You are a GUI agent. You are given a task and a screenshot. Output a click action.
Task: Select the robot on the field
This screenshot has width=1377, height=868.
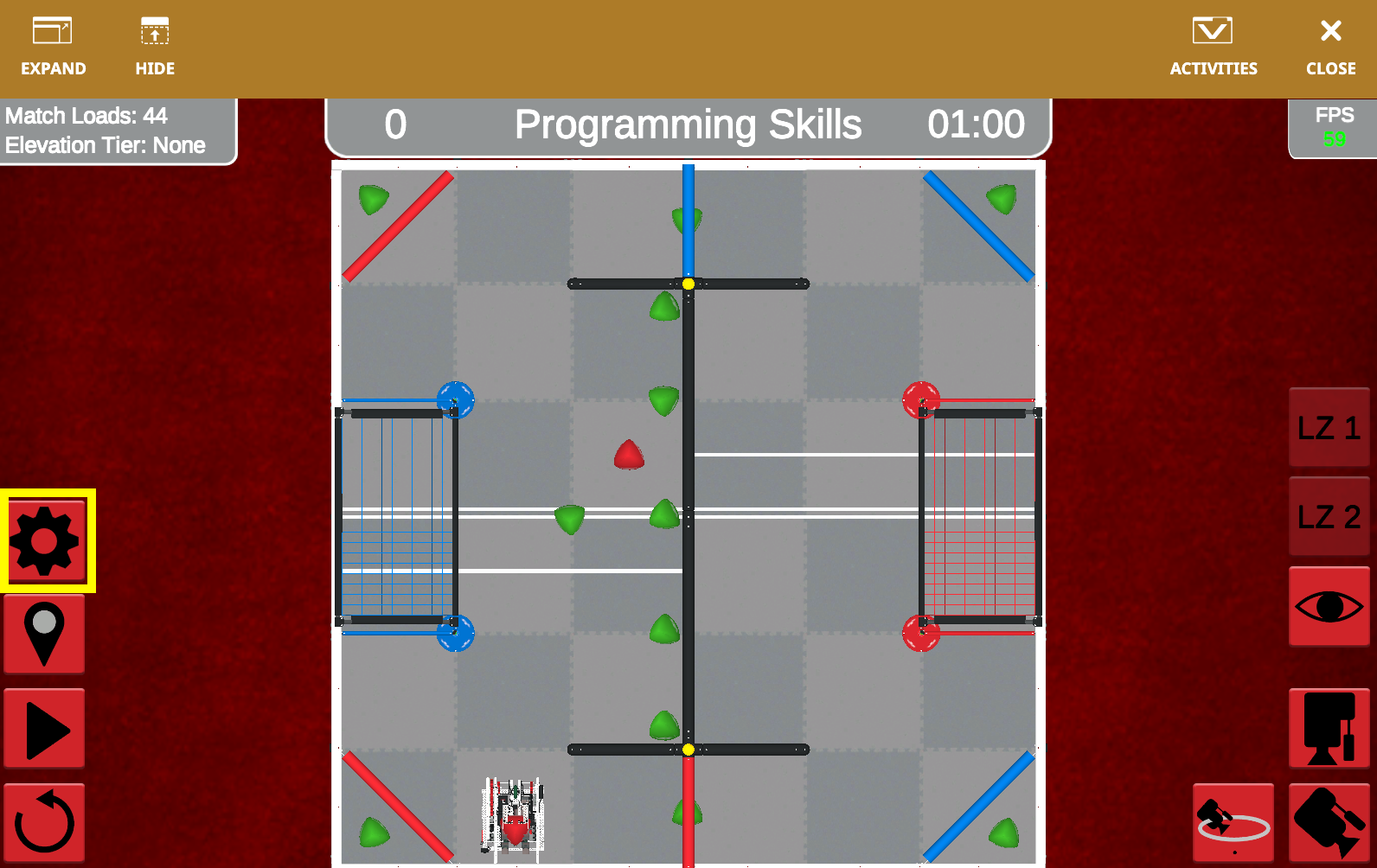512,817
